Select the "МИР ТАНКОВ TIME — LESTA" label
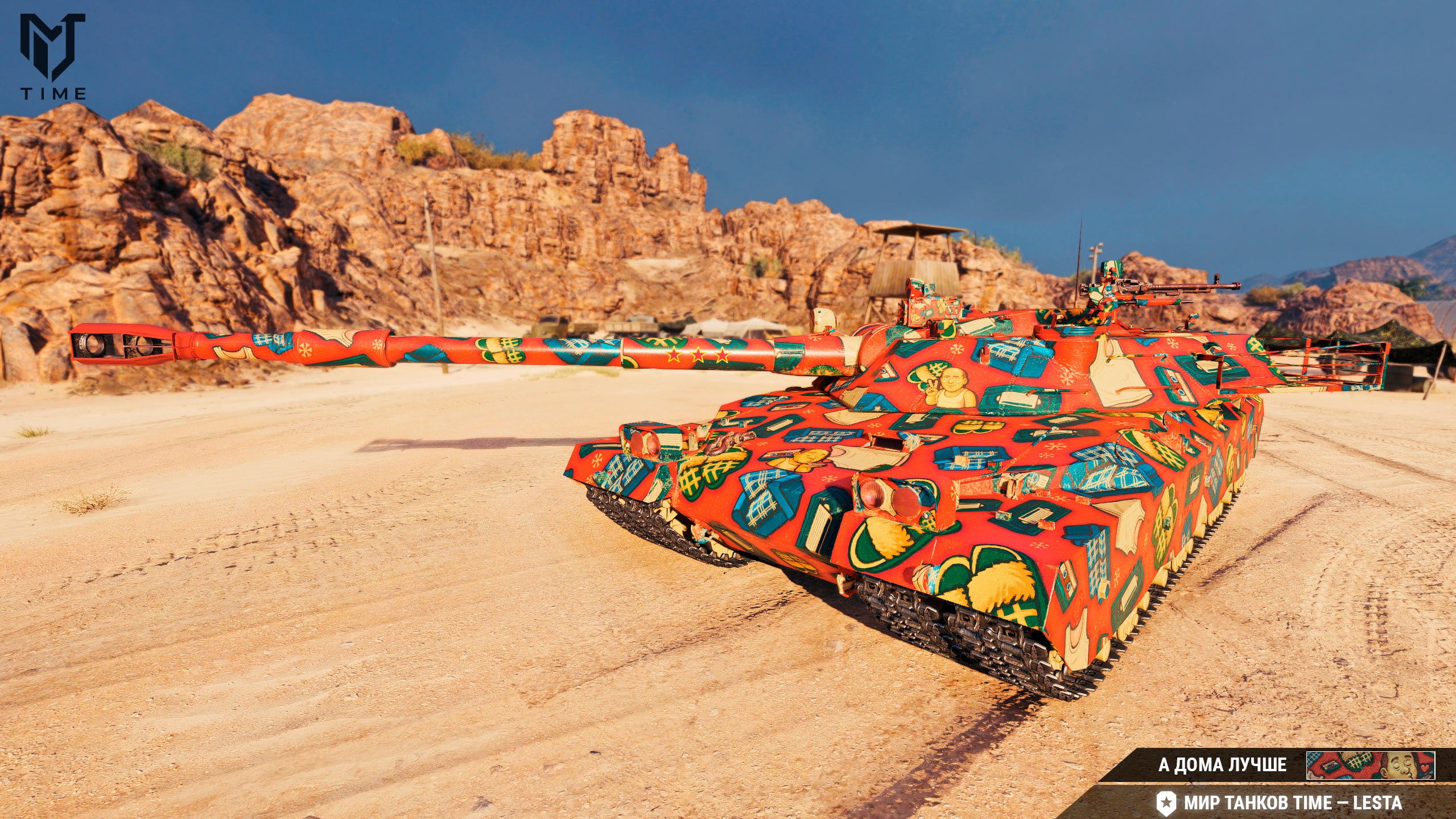Image resolution: width=1456 pixels, height=819 pixels. tap(1293, 803)
